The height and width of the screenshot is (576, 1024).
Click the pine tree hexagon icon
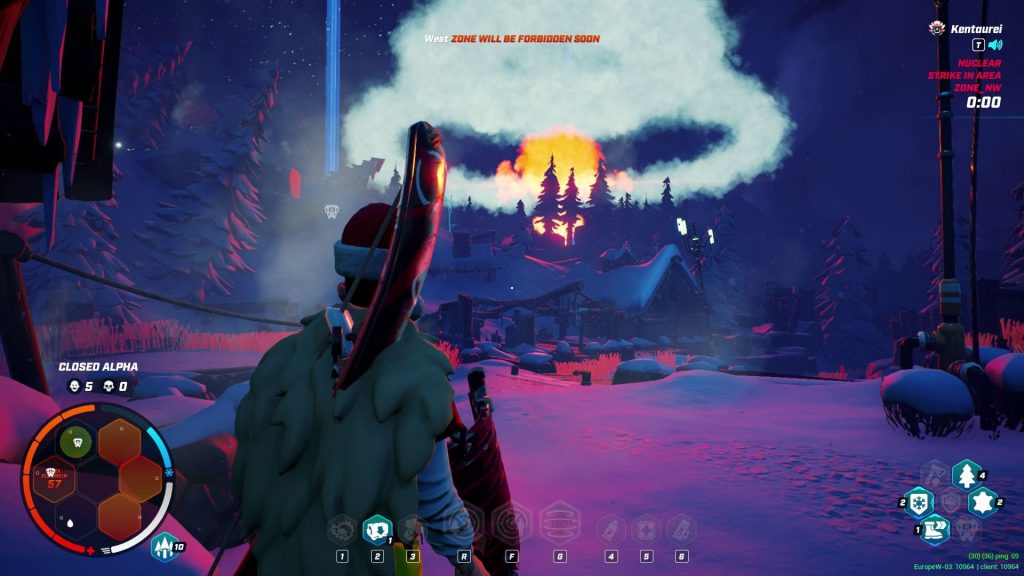[x=966, y=475]
